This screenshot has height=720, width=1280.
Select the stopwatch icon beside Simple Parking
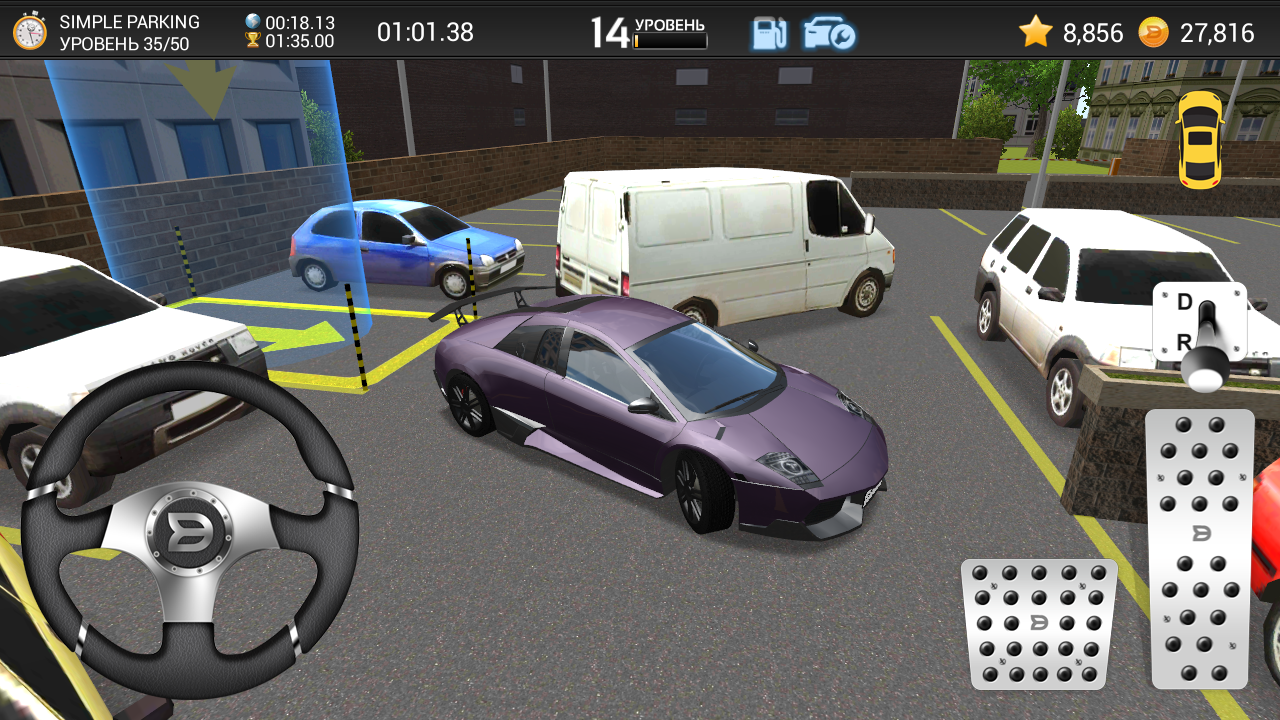pyautogui.click(x=30, y=32)
